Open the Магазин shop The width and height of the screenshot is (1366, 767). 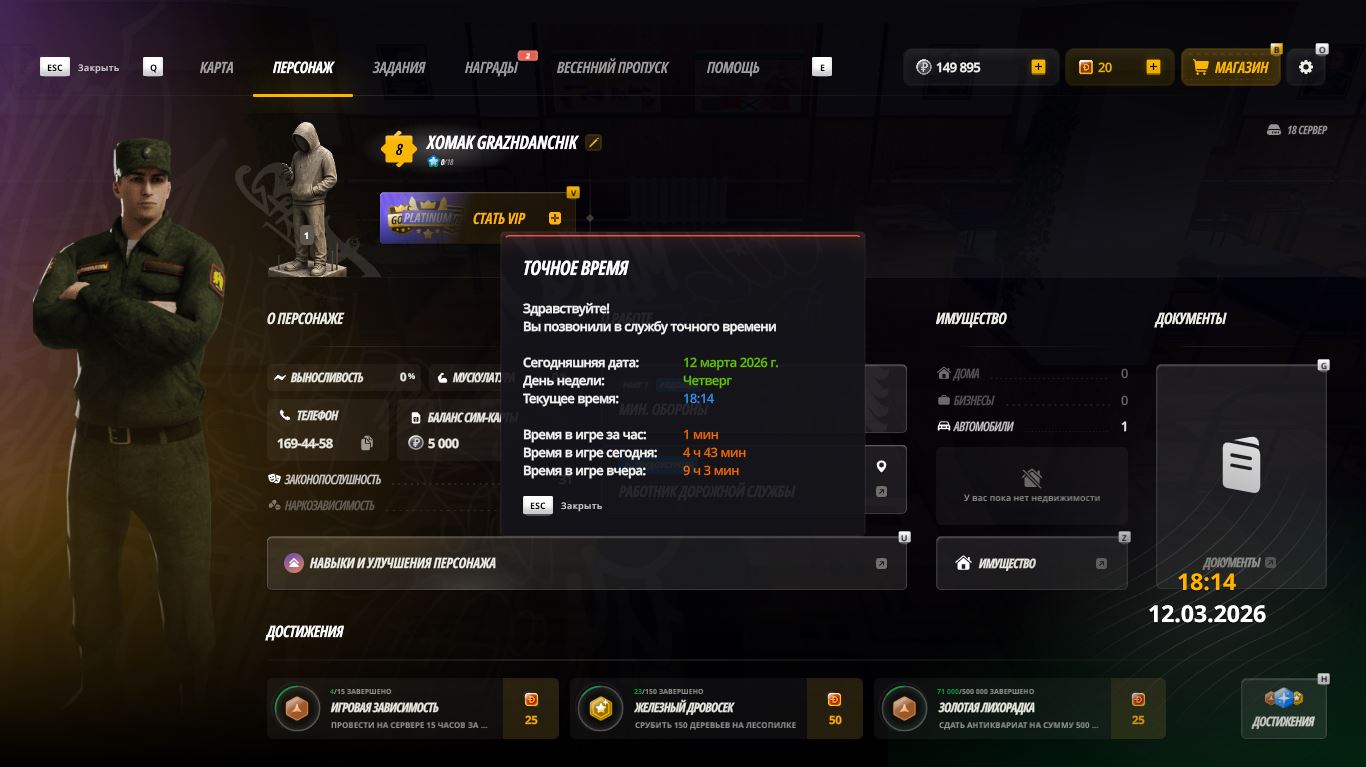[1231, 67]
